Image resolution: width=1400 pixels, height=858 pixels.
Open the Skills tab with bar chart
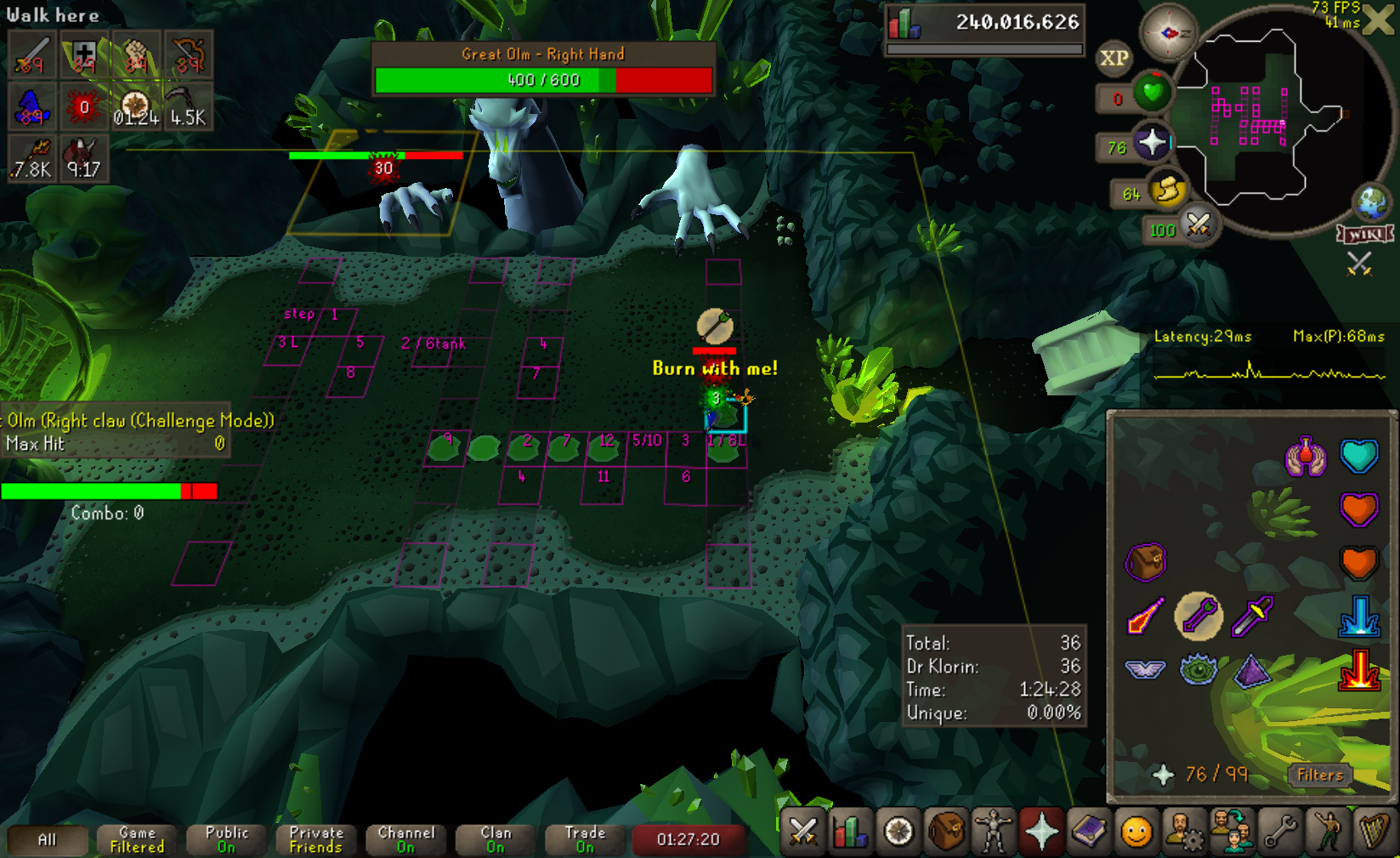pos(850,832)
